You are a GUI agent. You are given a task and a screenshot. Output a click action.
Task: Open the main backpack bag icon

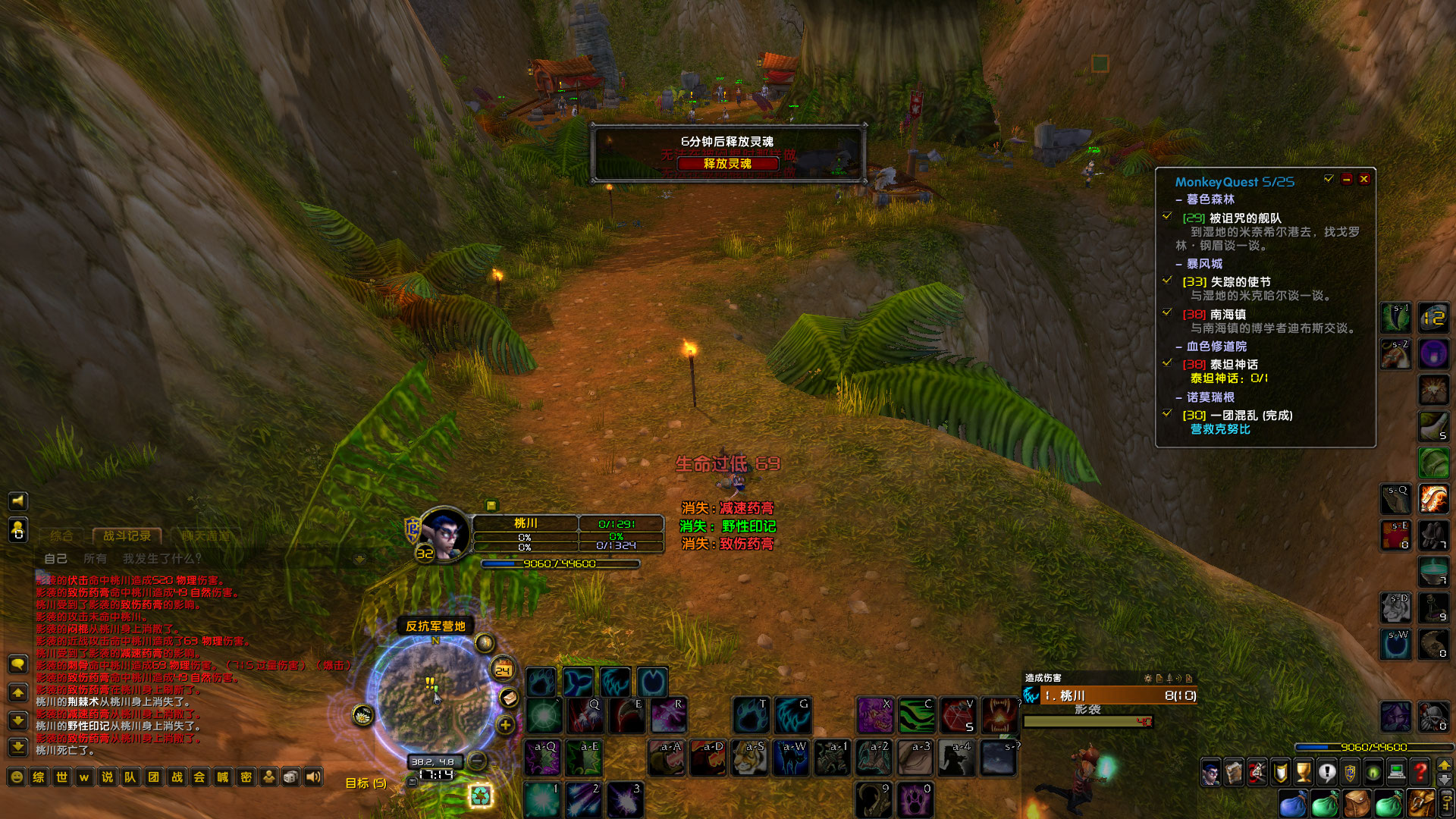point(1357,802)
